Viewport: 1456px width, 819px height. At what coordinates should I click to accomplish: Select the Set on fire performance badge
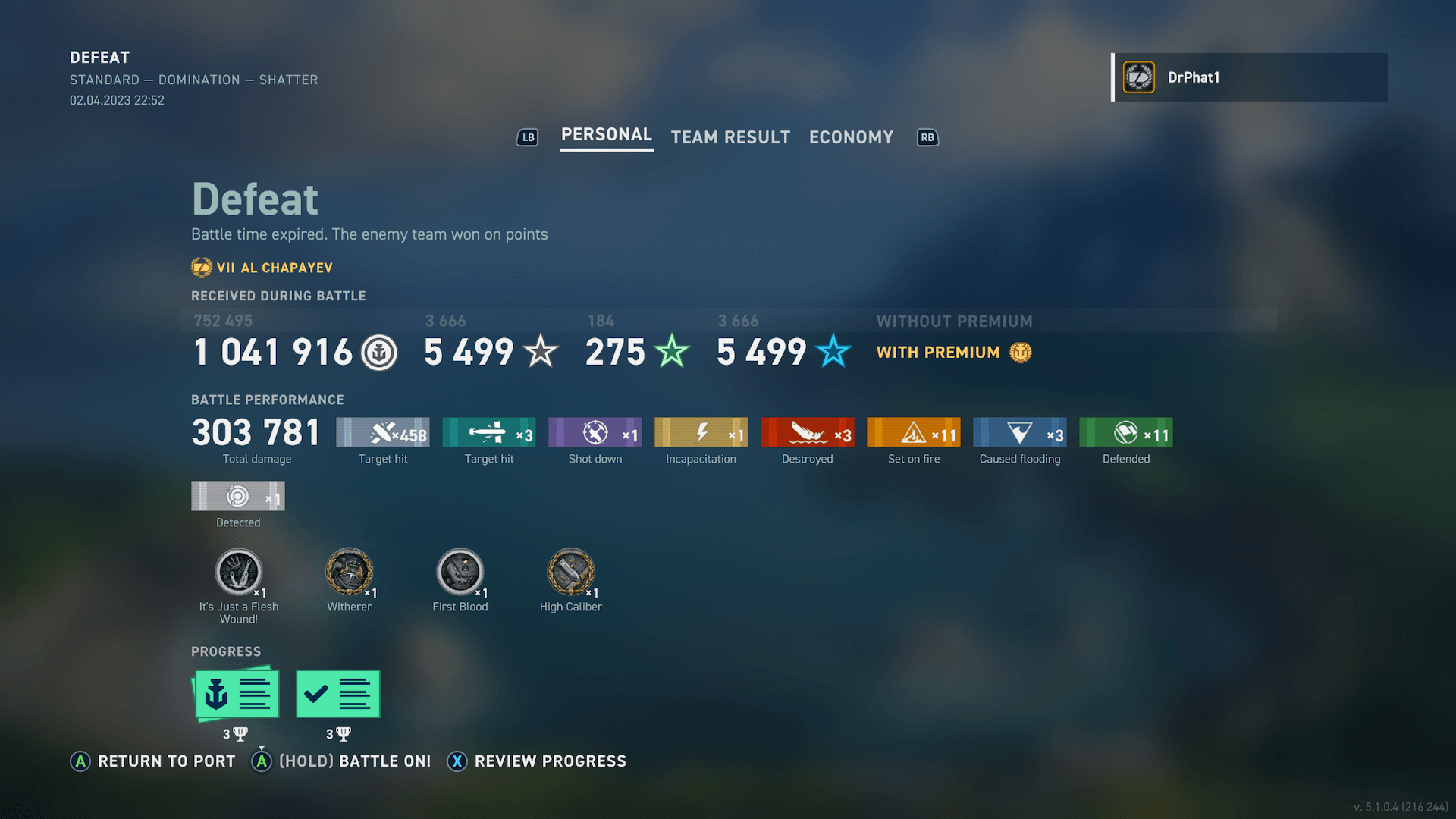point(913,432)
